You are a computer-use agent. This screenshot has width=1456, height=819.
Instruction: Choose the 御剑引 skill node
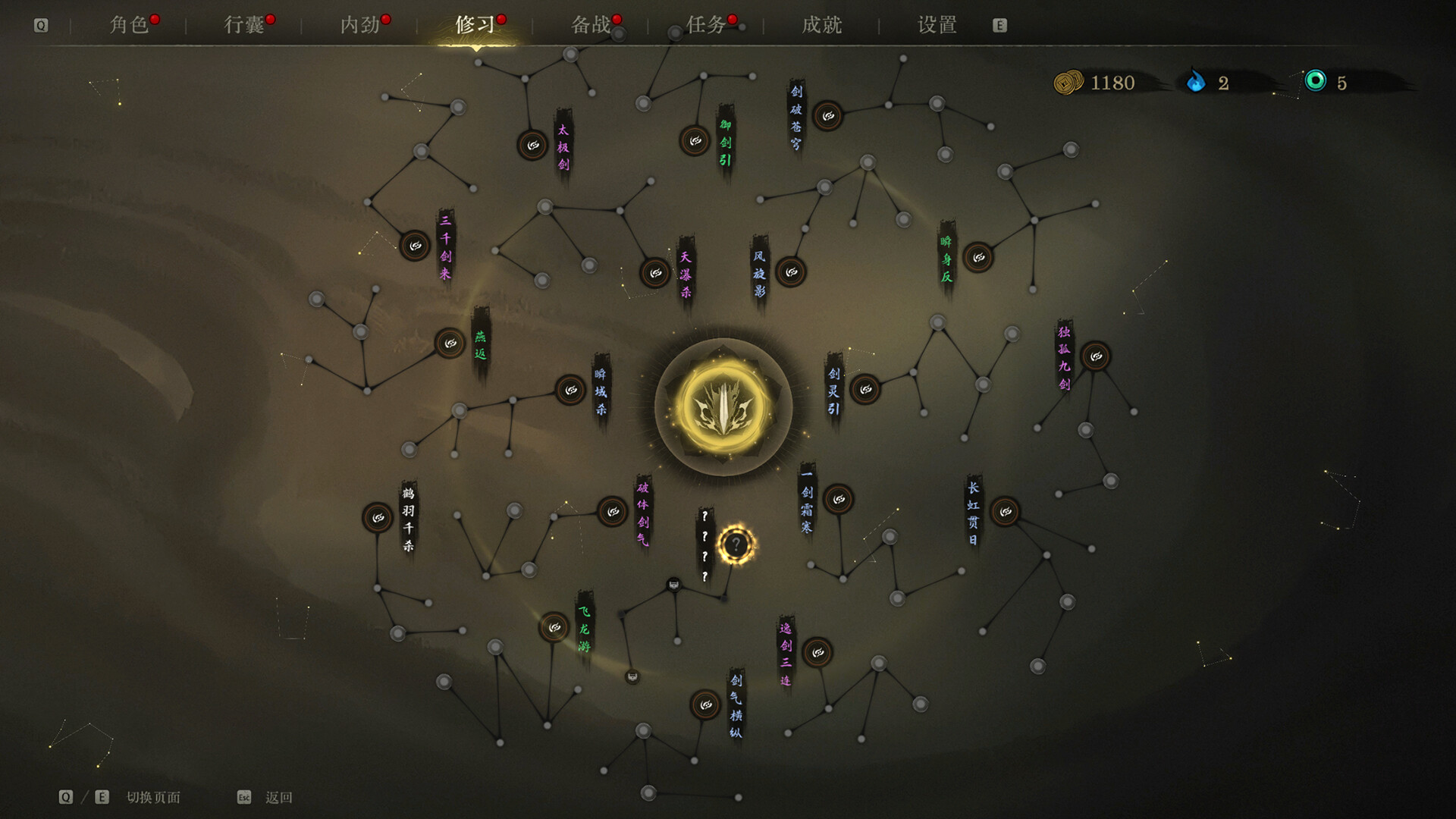click(x=695, y=140)
